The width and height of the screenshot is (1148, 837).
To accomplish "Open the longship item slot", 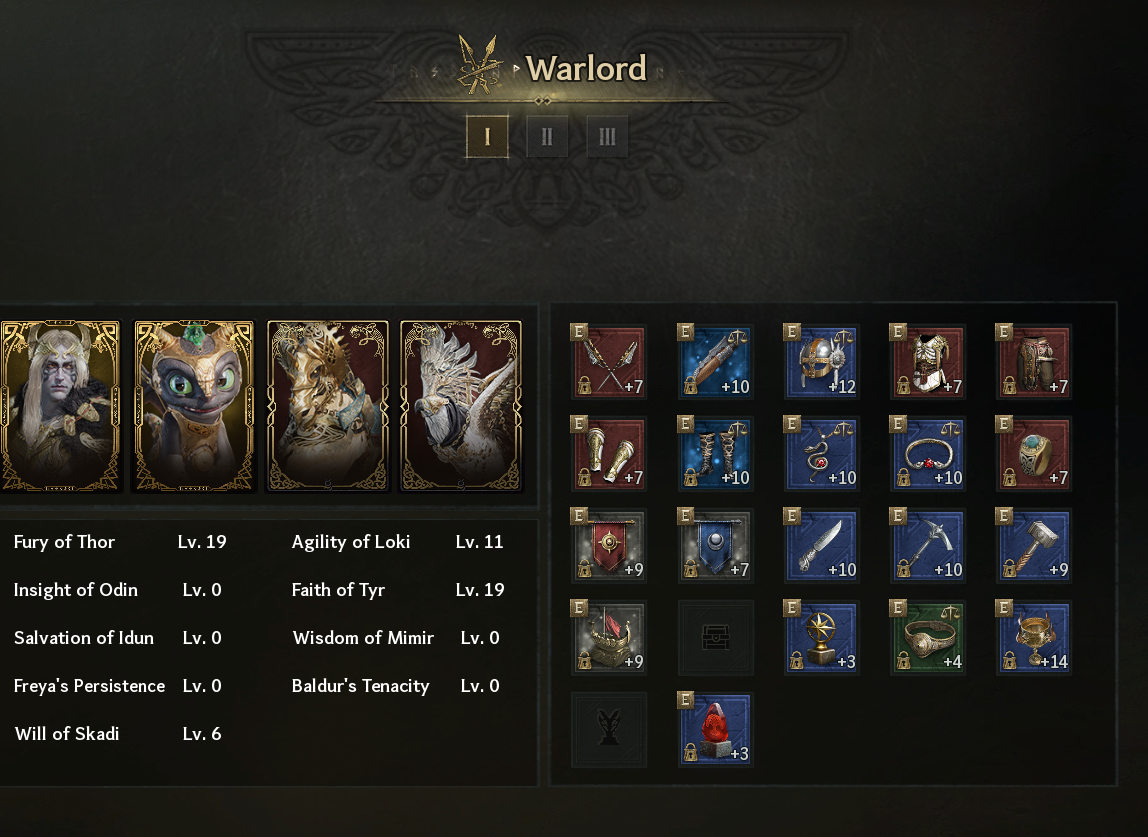I will tap(609, 638).
